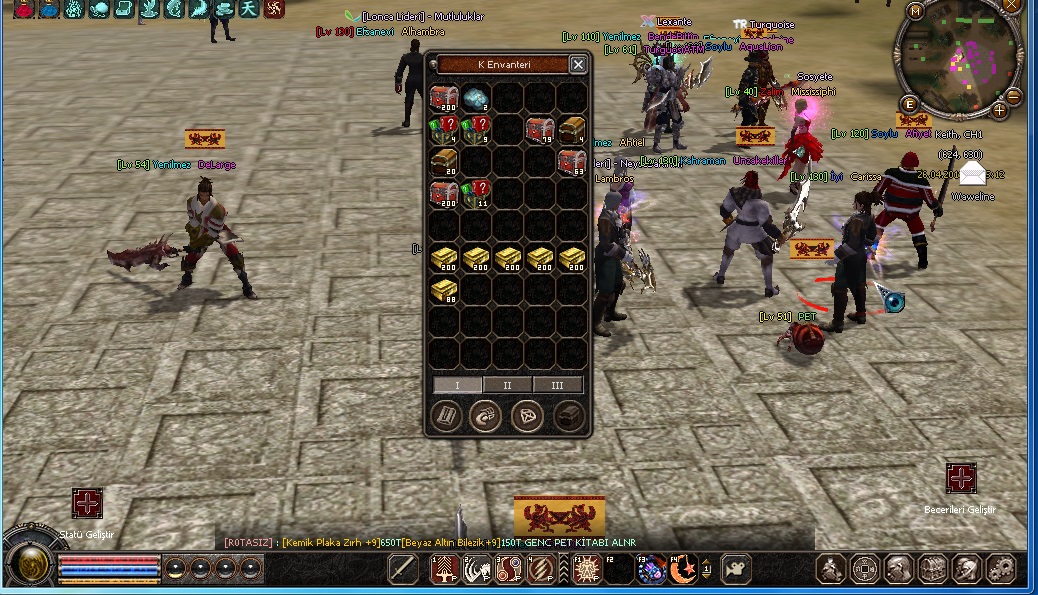
Task: Click the minimap M button
Action: (x=916, y=12)
